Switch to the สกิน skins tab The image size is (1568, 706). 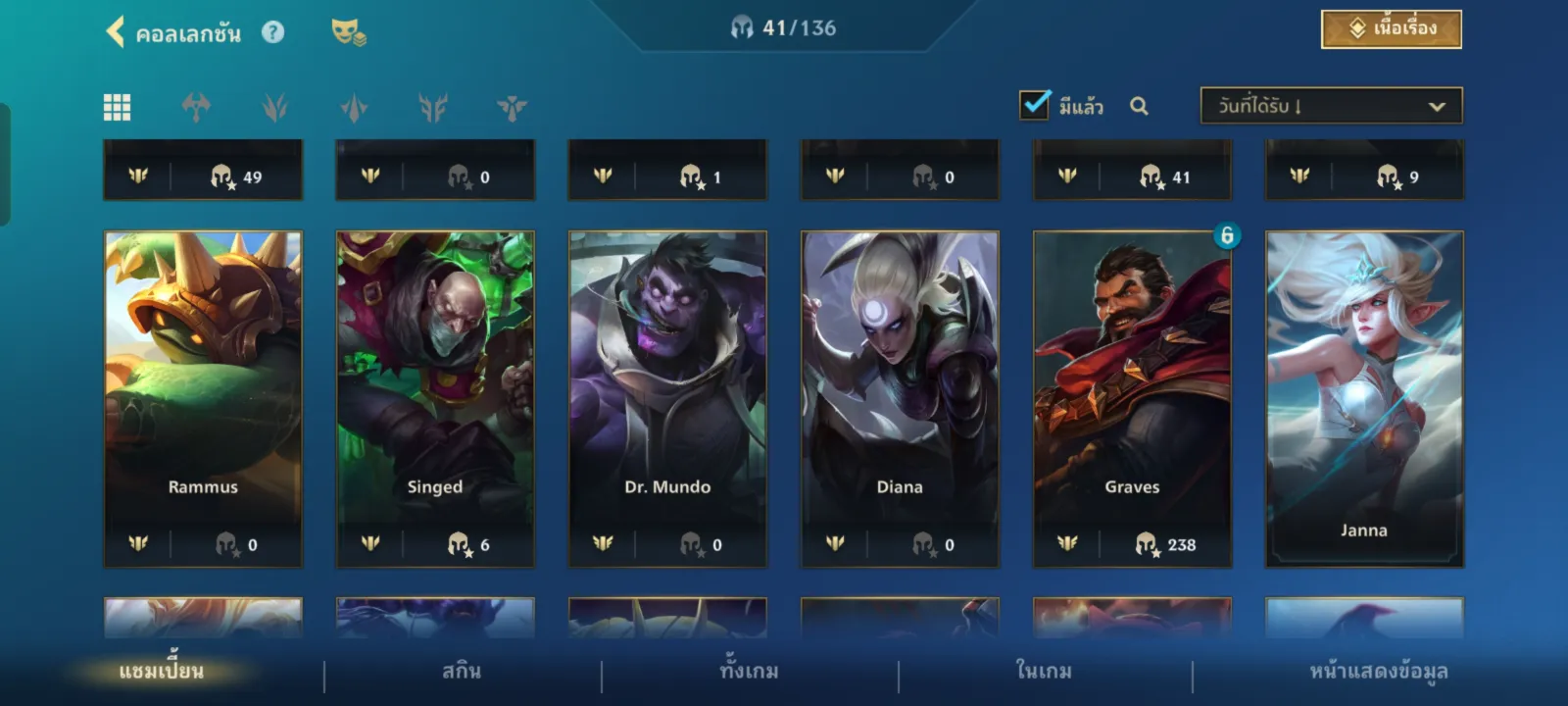[x=462, y=672]
